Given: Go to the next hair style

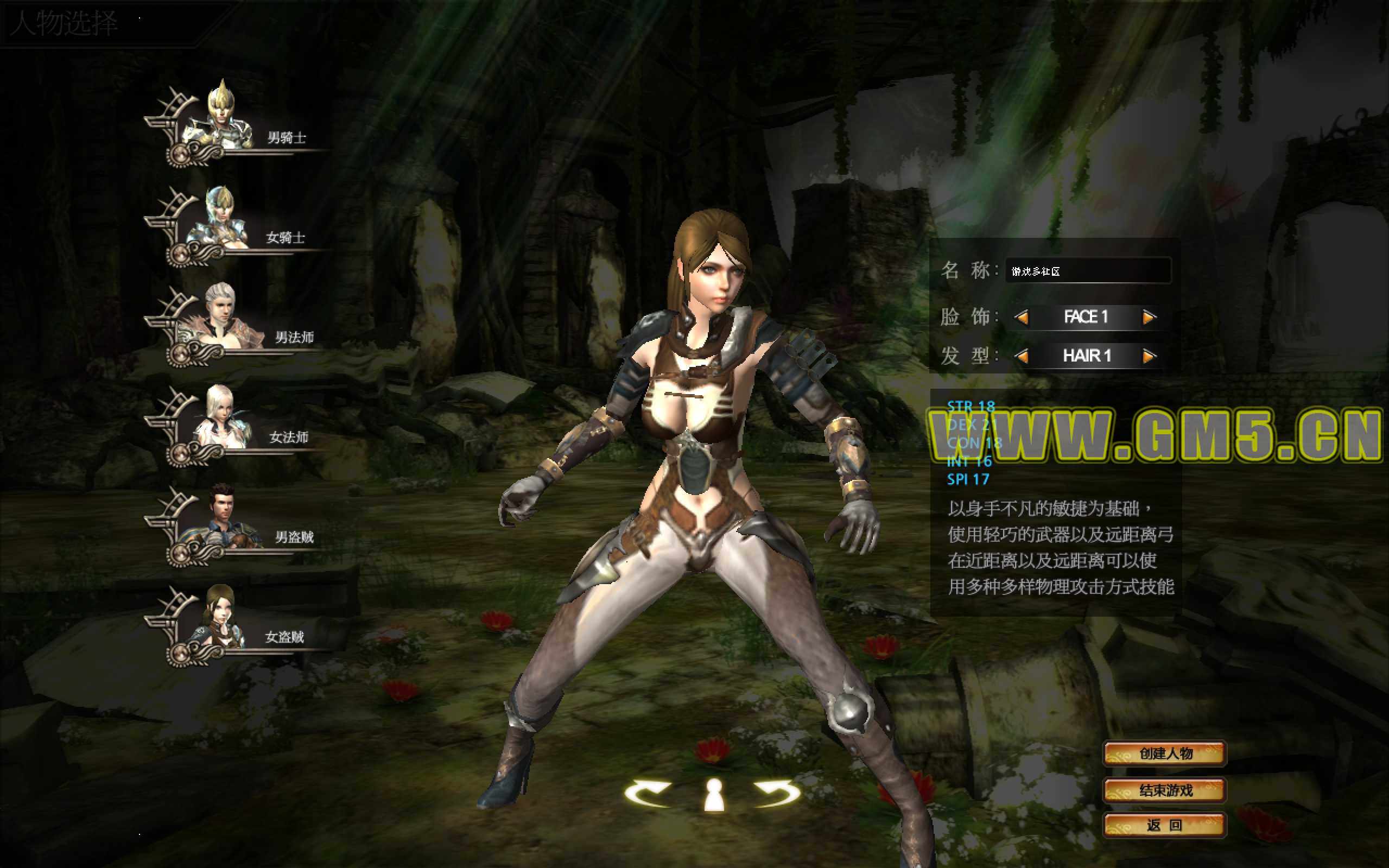Looking at the screenshot, I should (x=1149, y=356).
